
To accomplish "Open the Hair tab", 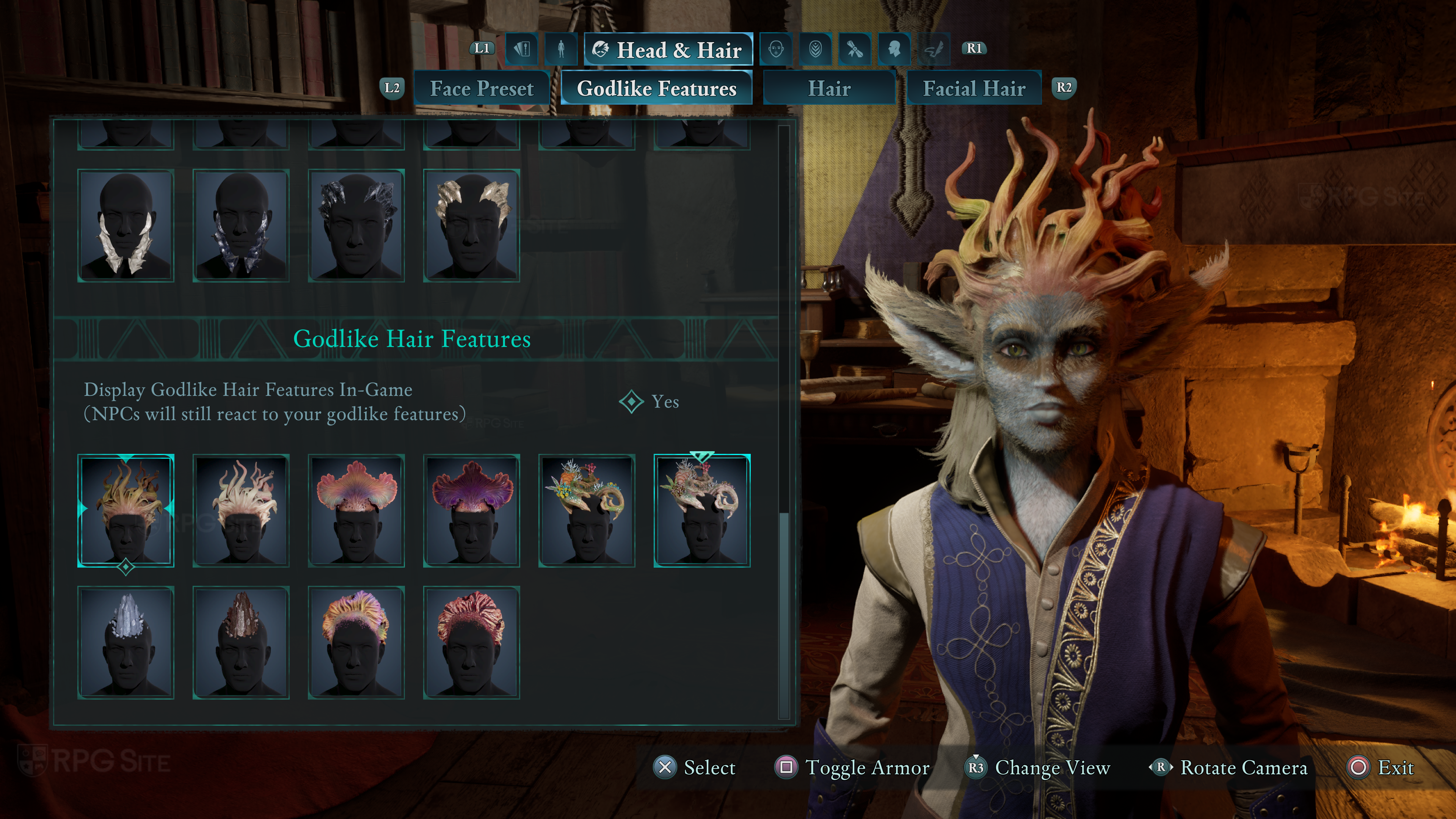I will click(828, 88).
